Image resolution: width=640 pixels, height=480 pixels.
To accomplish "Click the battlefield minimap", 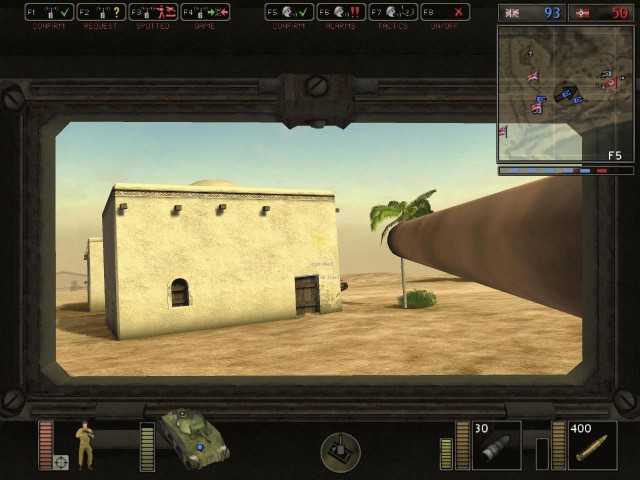I will tap(566, 94).
